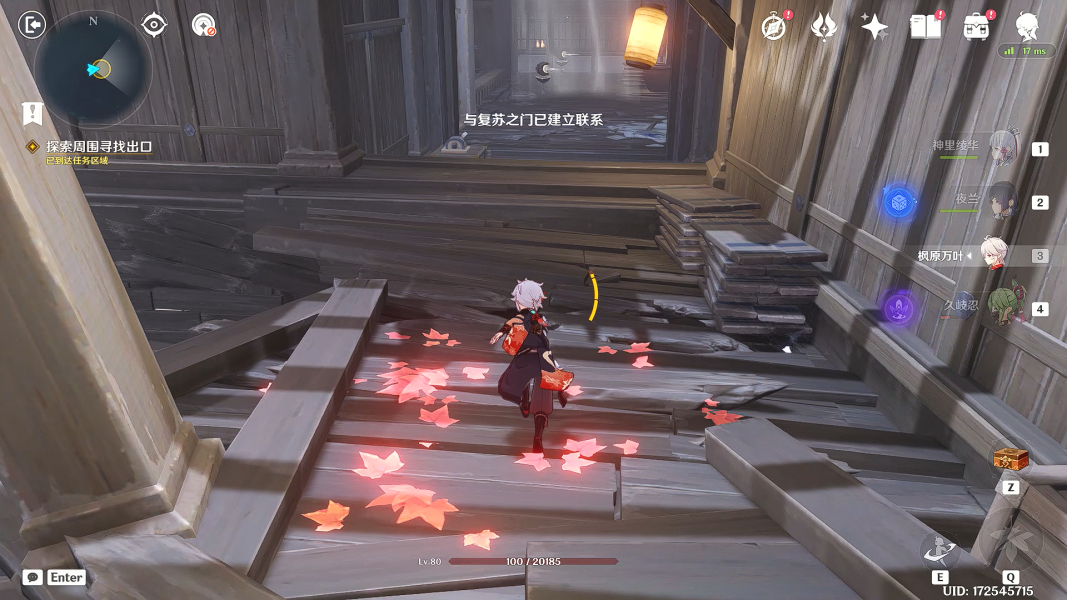Open the map from the circular minimap
The image size is (1067, 600).
click(x=93, y=69)
